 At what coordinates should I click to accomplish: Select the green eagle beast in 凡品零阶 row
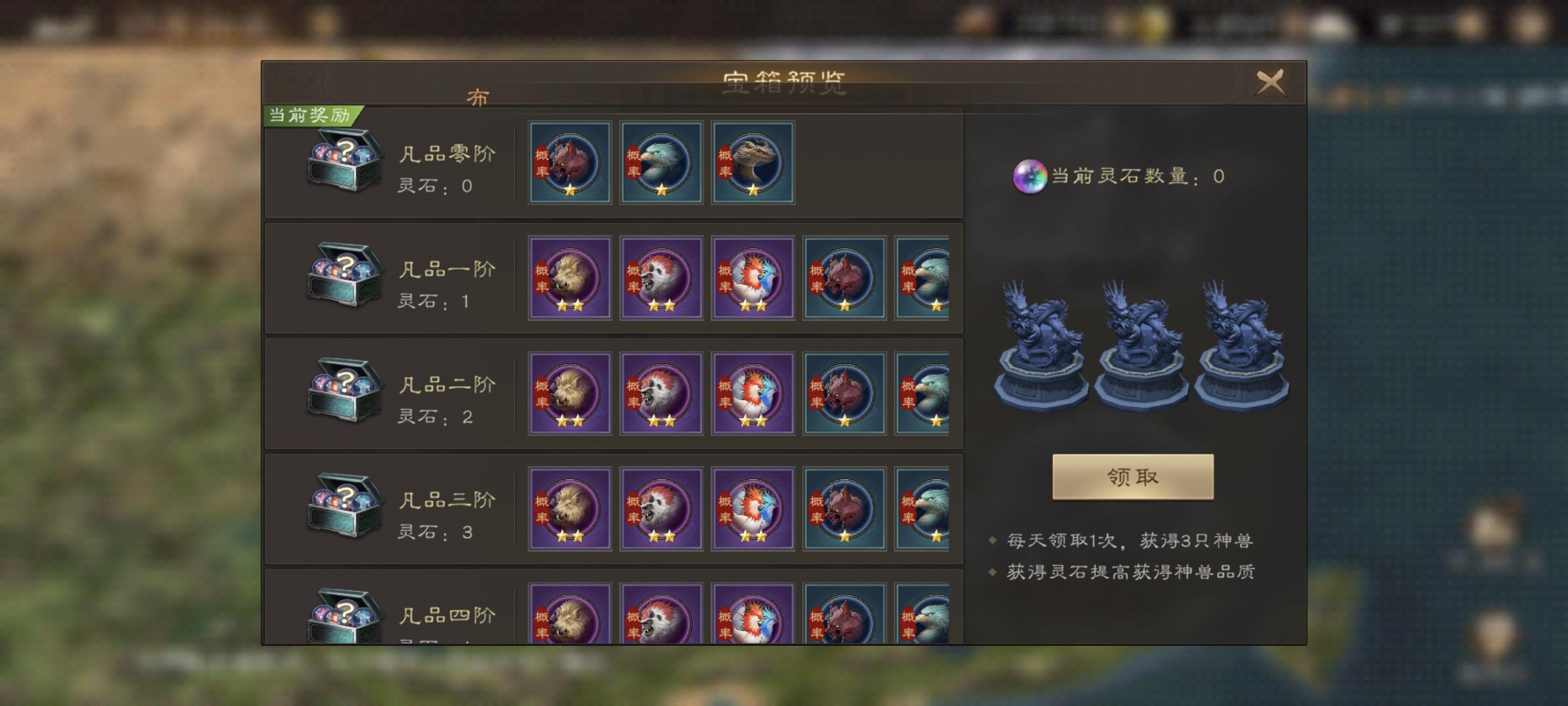click(661, 161)
